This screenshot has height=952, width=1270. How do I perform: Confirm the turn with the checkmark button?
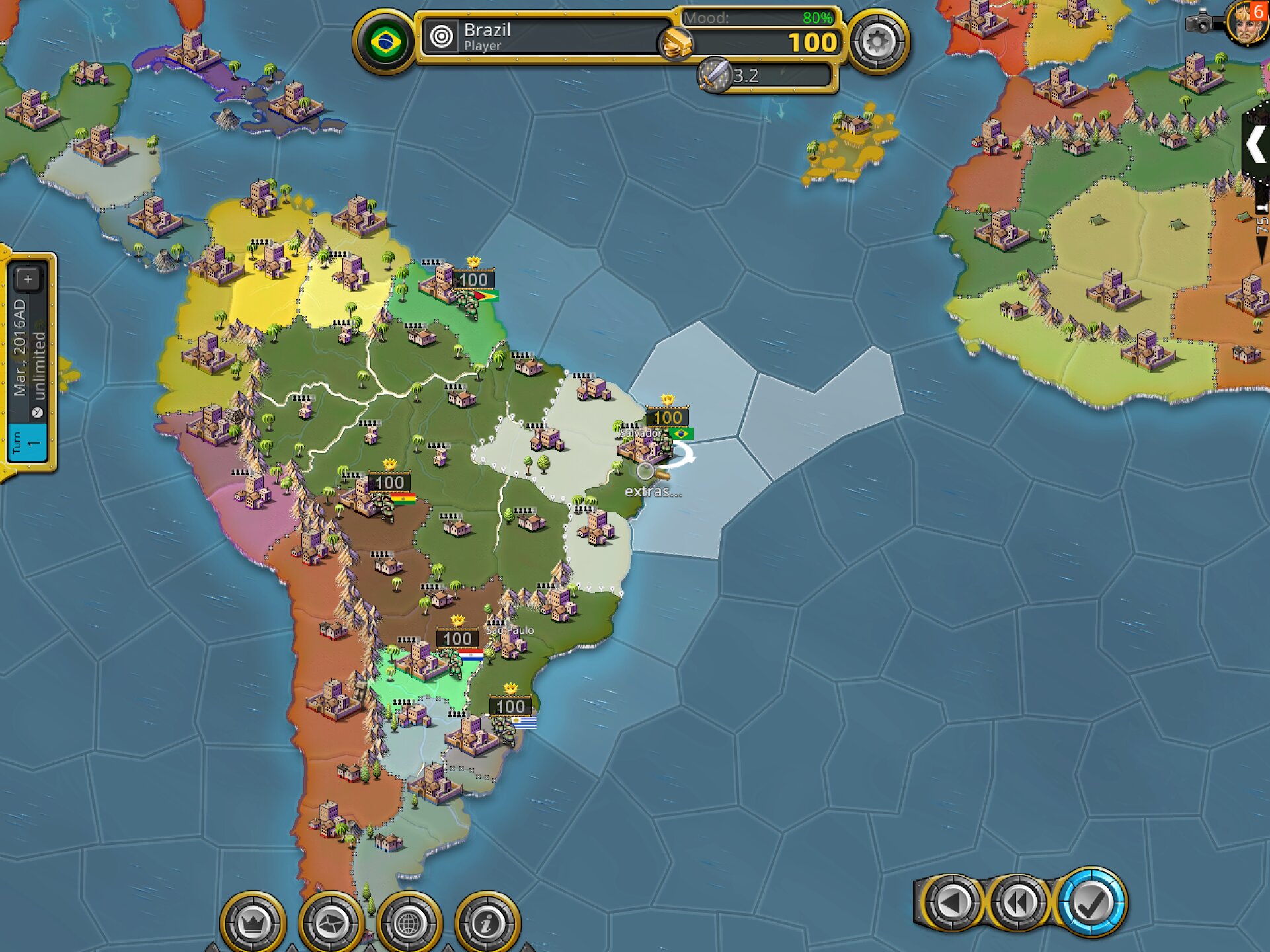click(x=1091, y=902)
